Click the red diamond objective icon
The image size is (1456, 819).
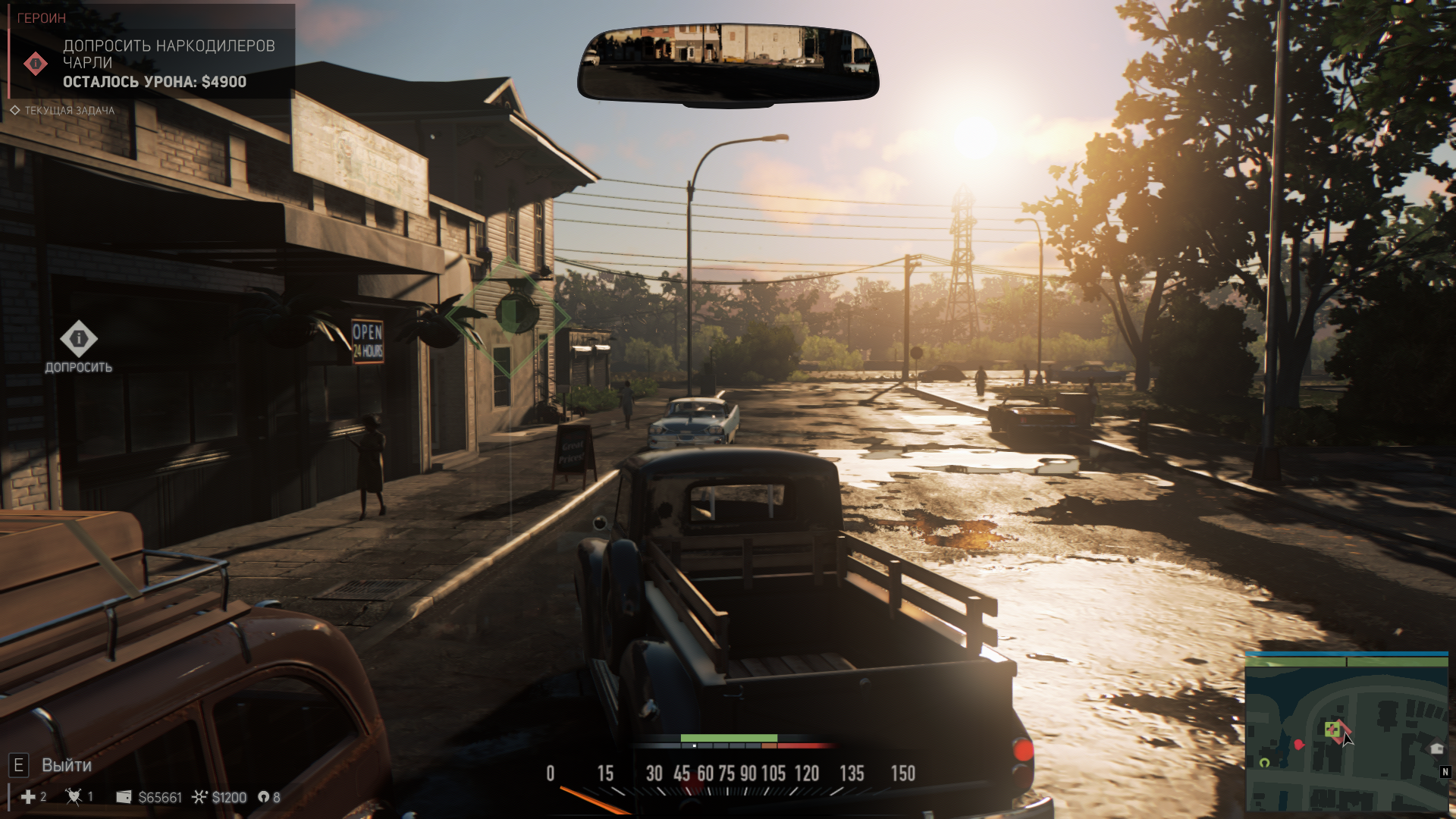tap(36, 64)
